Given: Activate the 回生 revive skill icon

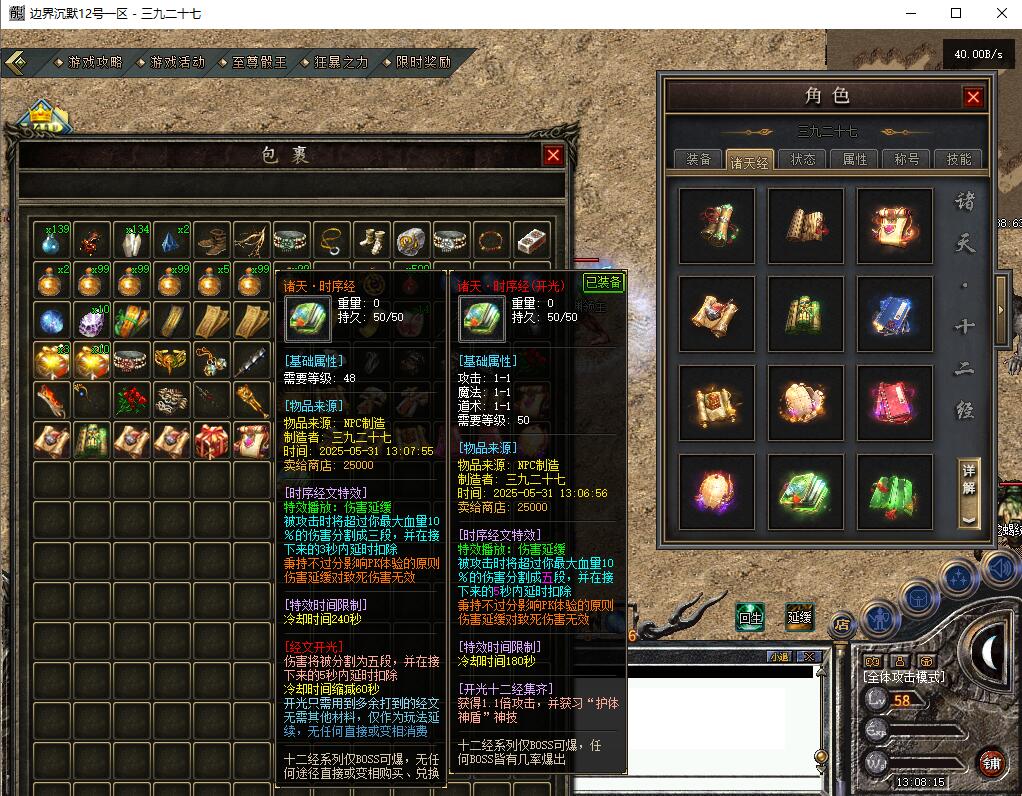Looking at the screenshot, I should click(750, 617).
